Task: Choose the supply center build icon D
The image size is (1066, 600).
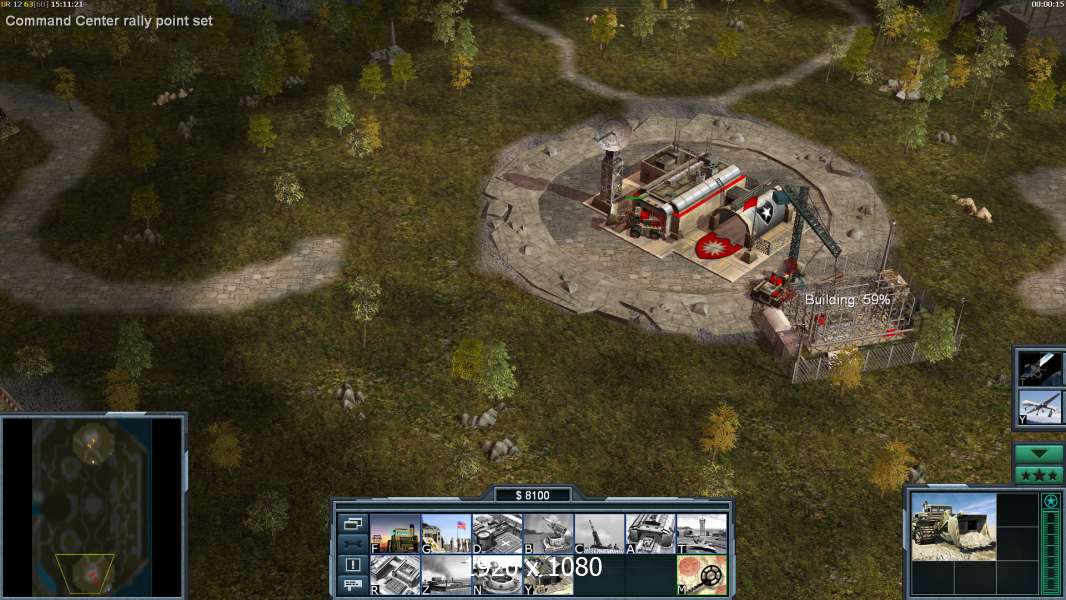Action: [x=497, y=534]
